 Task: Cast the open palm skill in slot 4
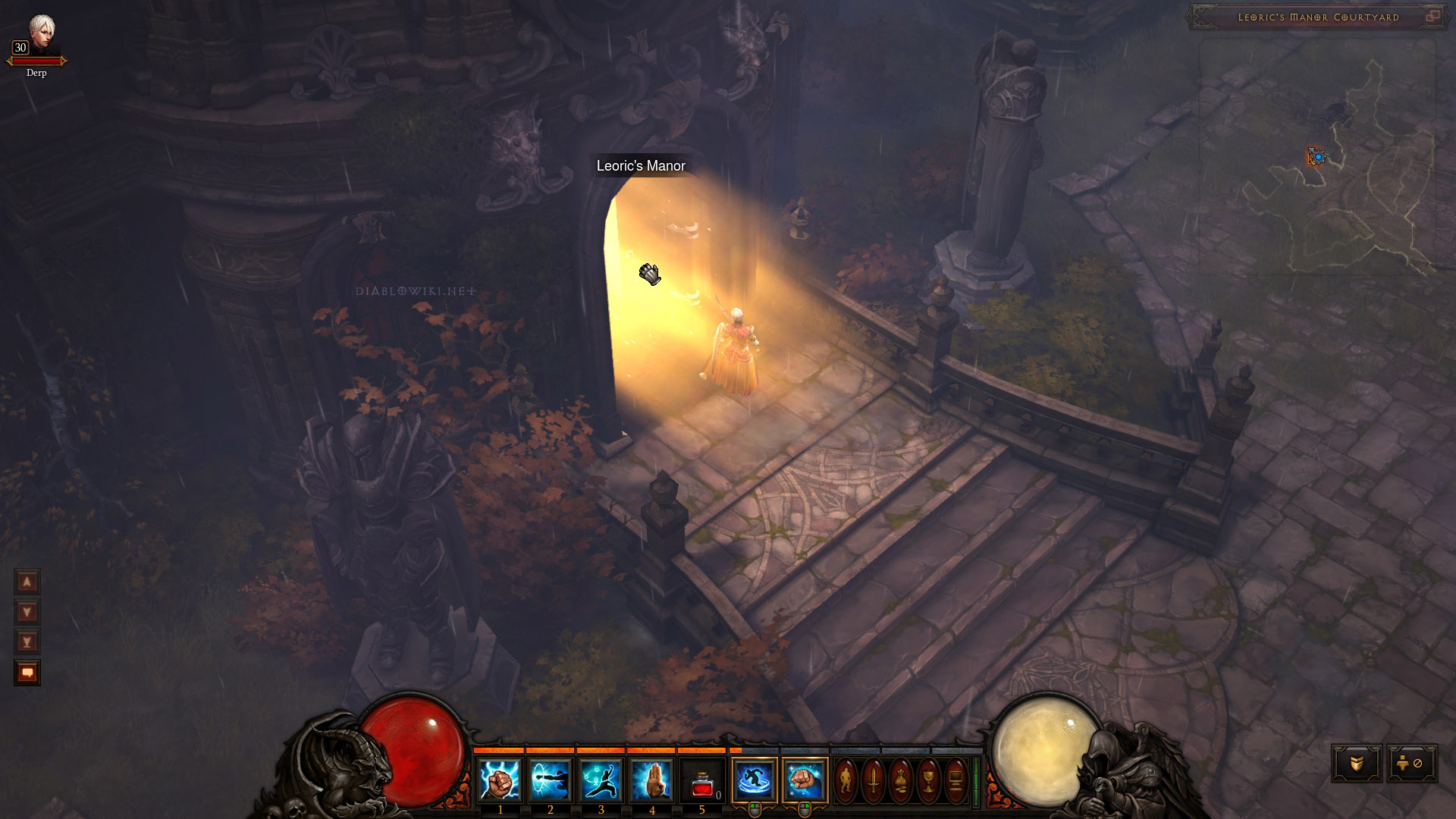651,780
